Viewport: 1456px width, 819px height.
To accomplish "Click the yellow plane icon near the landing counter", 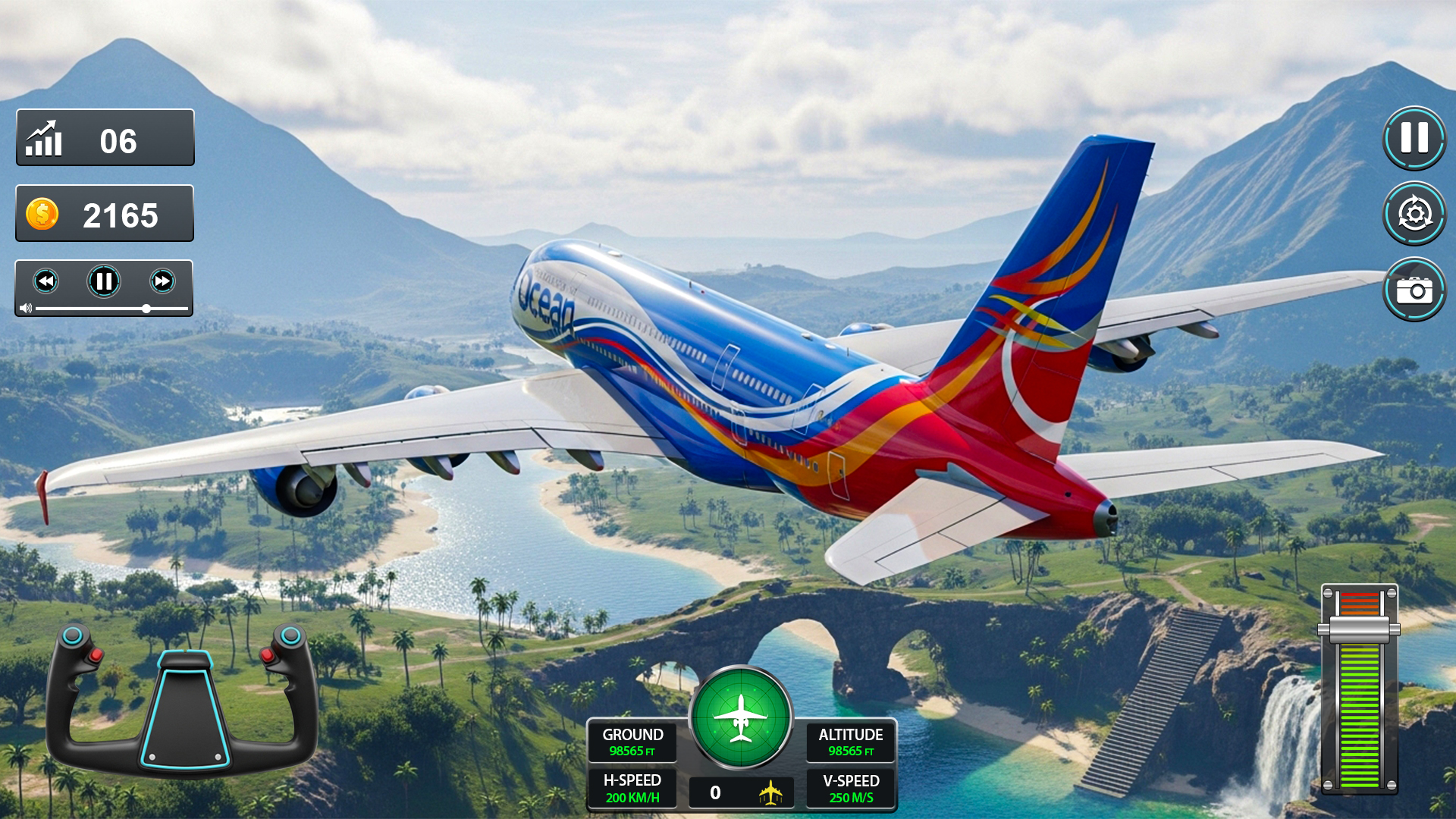I will [x=768, y=793].
